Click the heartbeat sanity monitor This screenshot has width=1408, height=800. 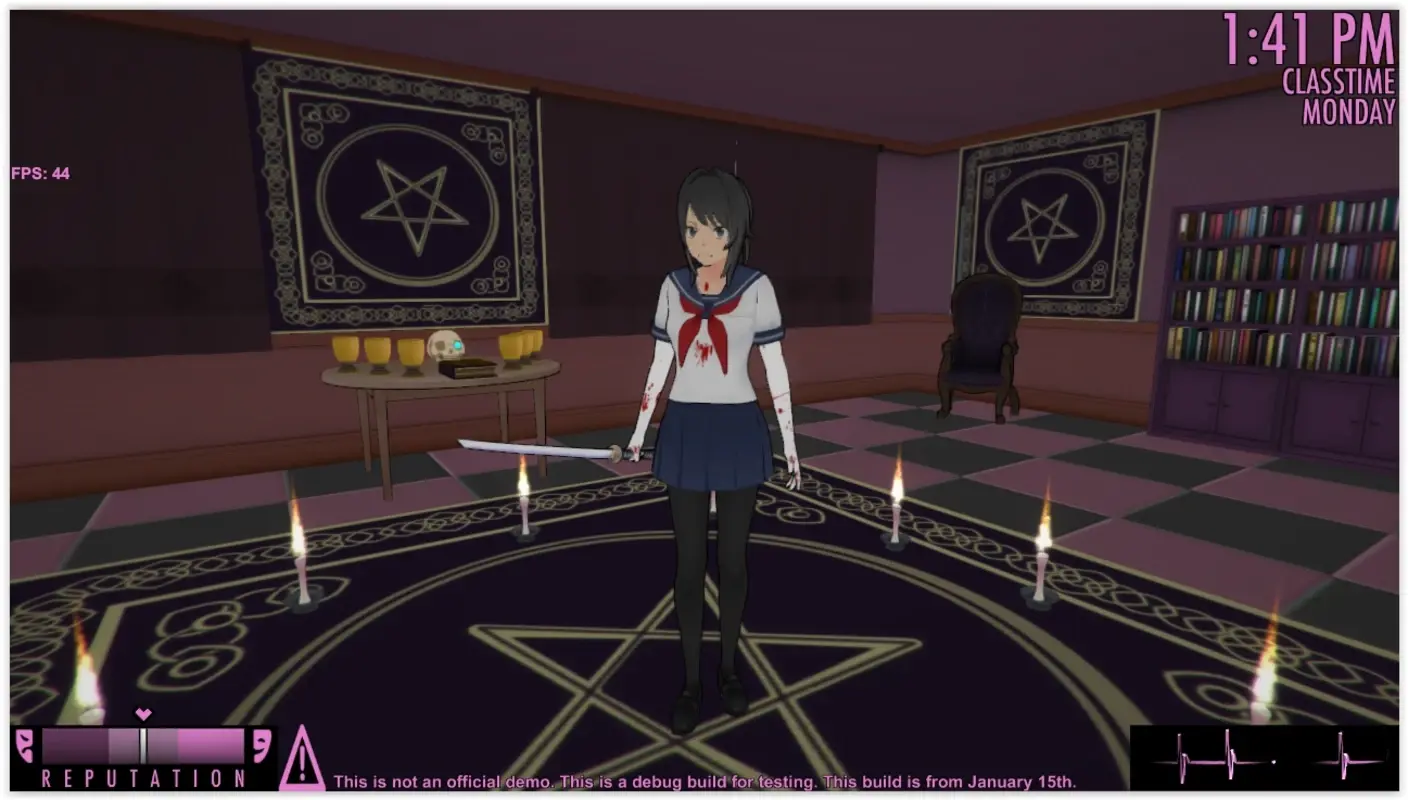1264,763
